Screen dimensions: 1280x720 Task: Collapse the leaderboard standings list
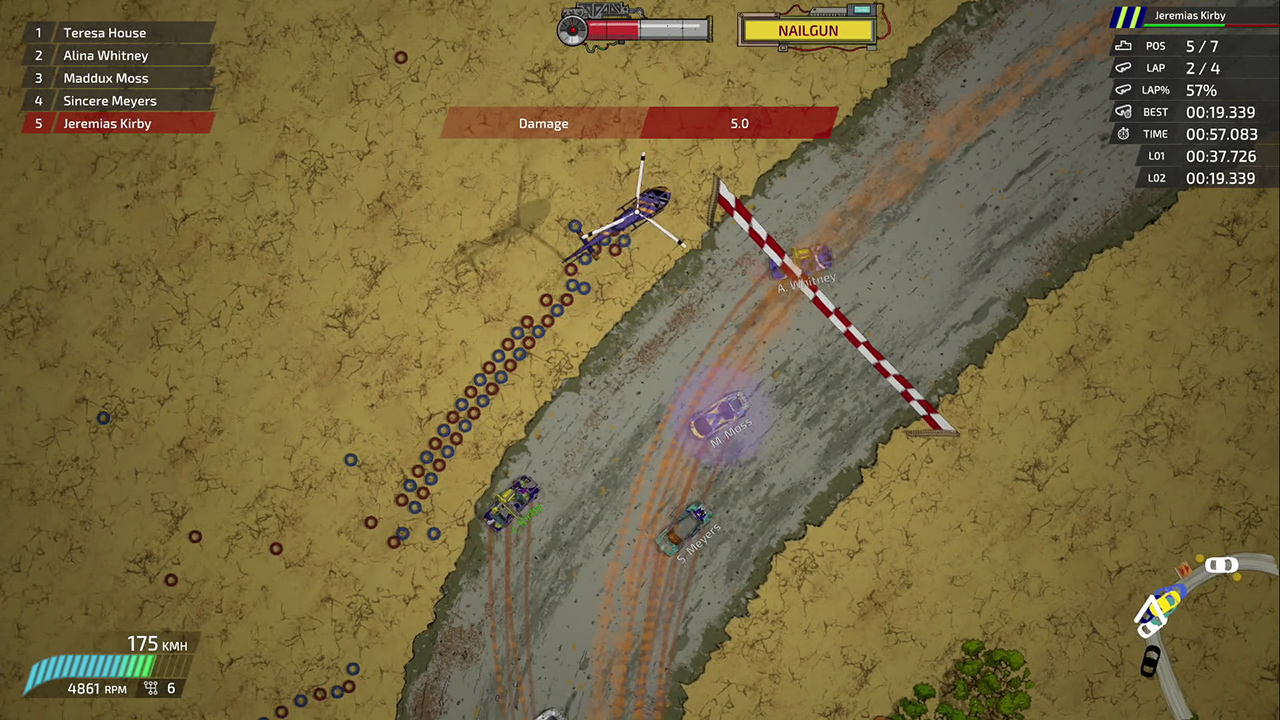coord(110,78)
